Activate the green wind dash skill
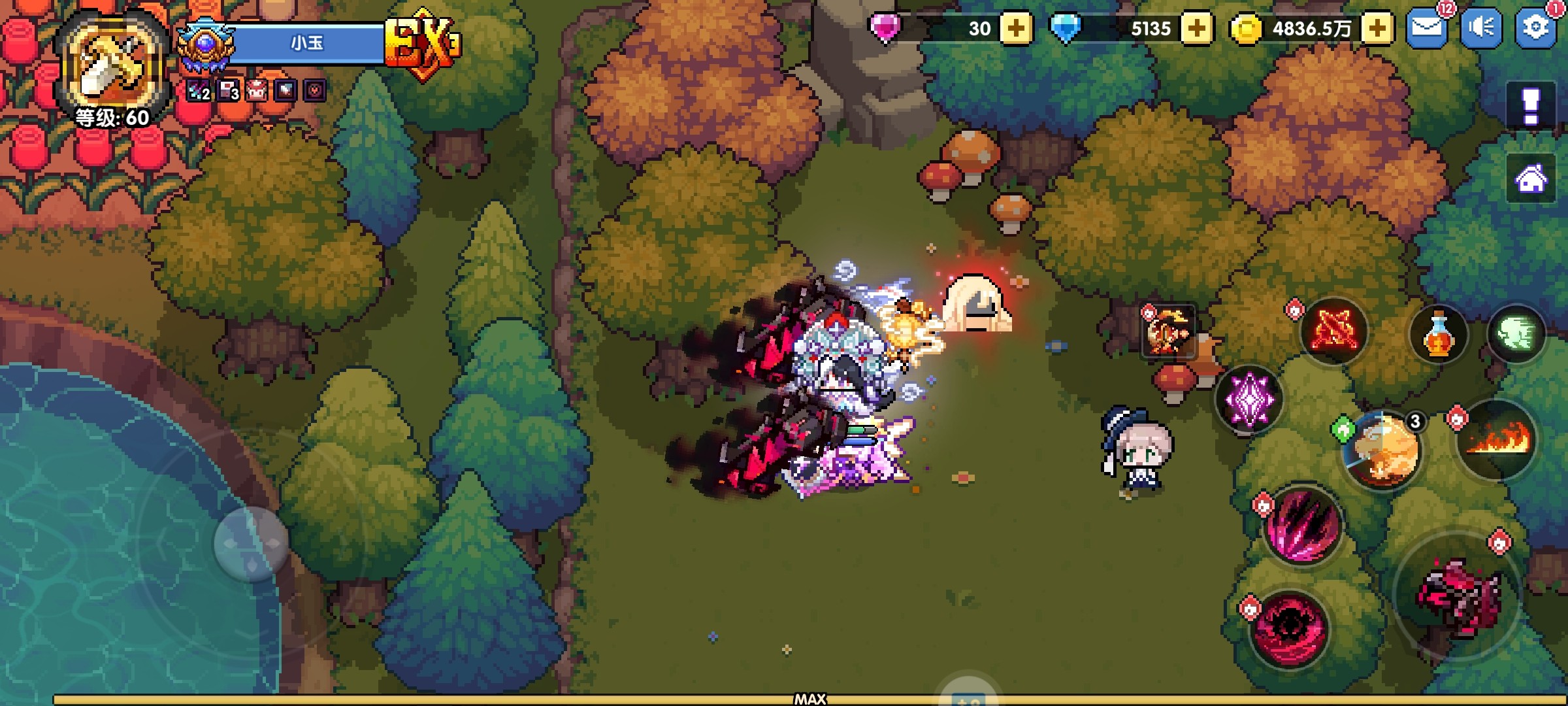This screenshot has width=1568, height=706. pyautogui.click(x=1516, y=334)
